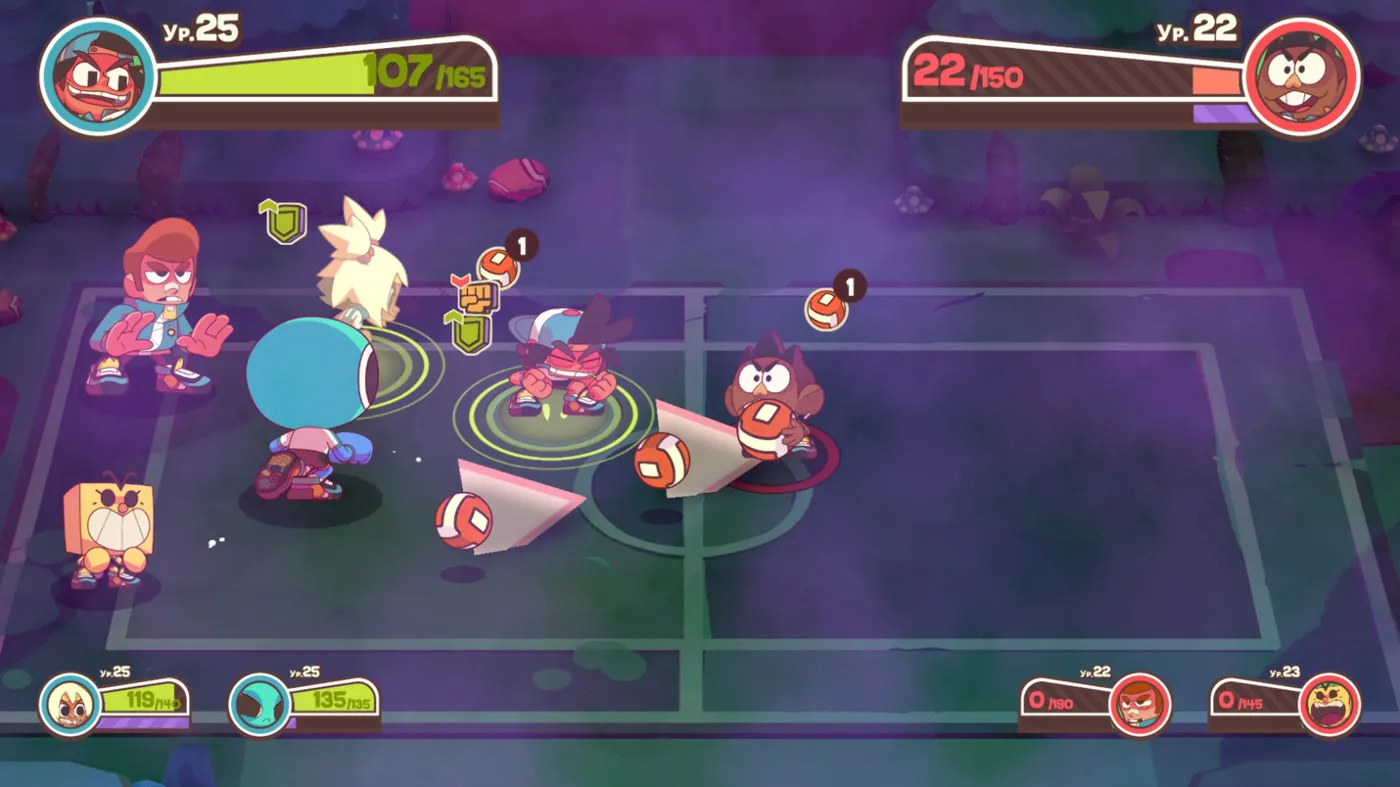Image resolution: width=1400 pixels, height=787 pixels.
Task: Select the knocked-out yellow enemy portrait
Action: point(1330,704)
